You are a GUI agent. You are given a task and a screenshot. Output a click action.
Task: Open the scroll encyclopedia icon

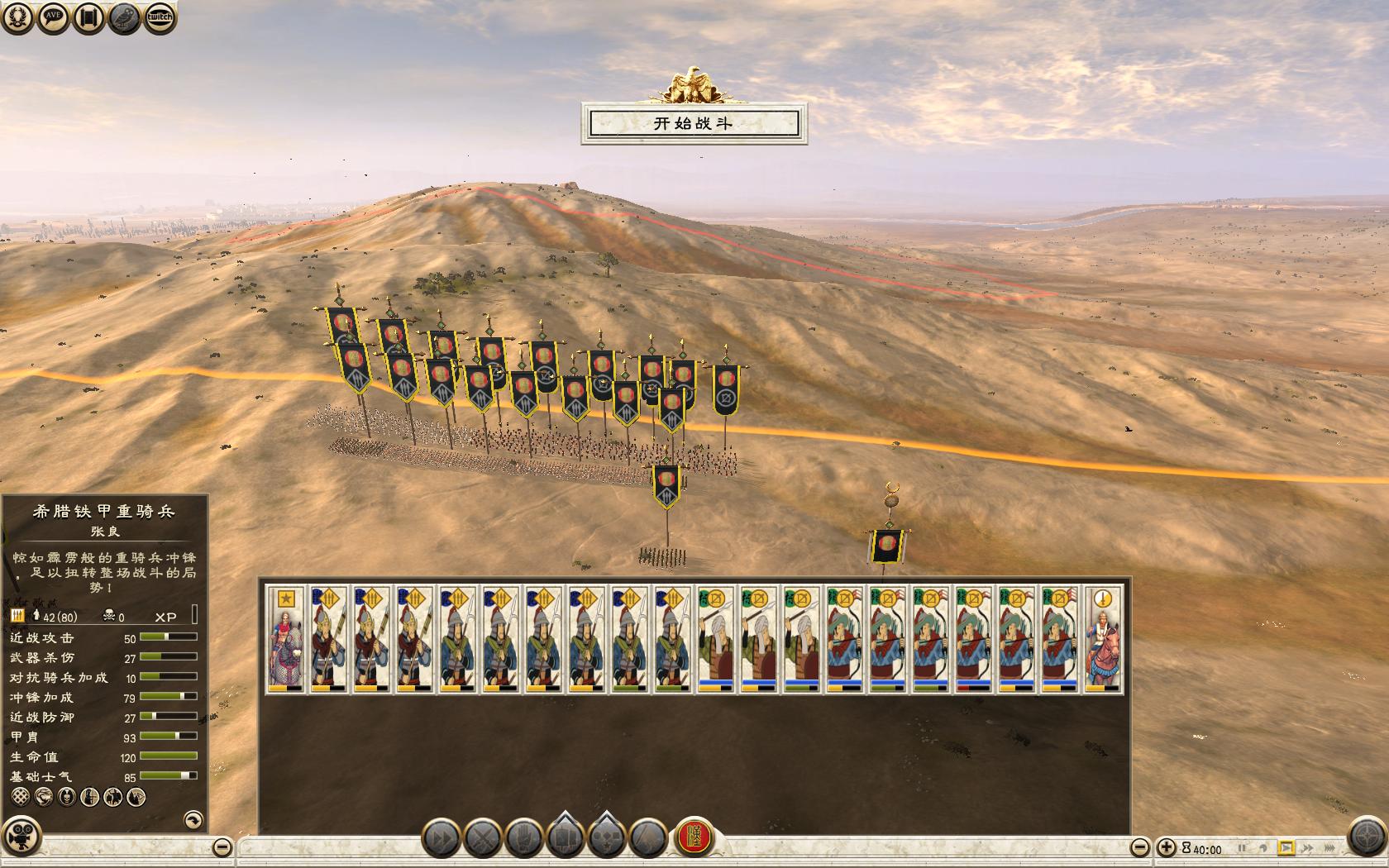(x=88, y=18)
